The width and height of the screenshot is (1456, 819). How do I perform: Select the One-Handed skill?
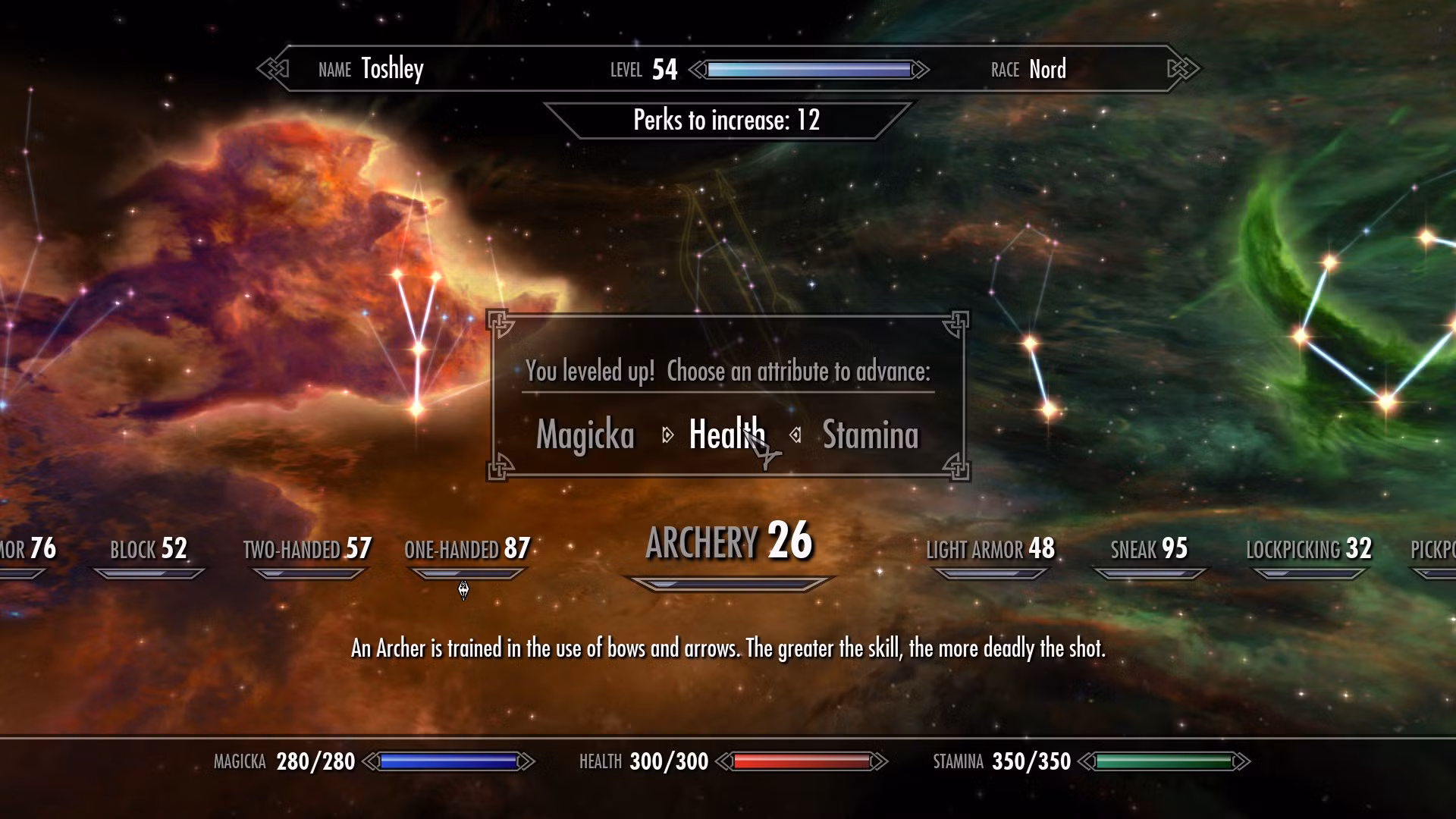(468, 549)
